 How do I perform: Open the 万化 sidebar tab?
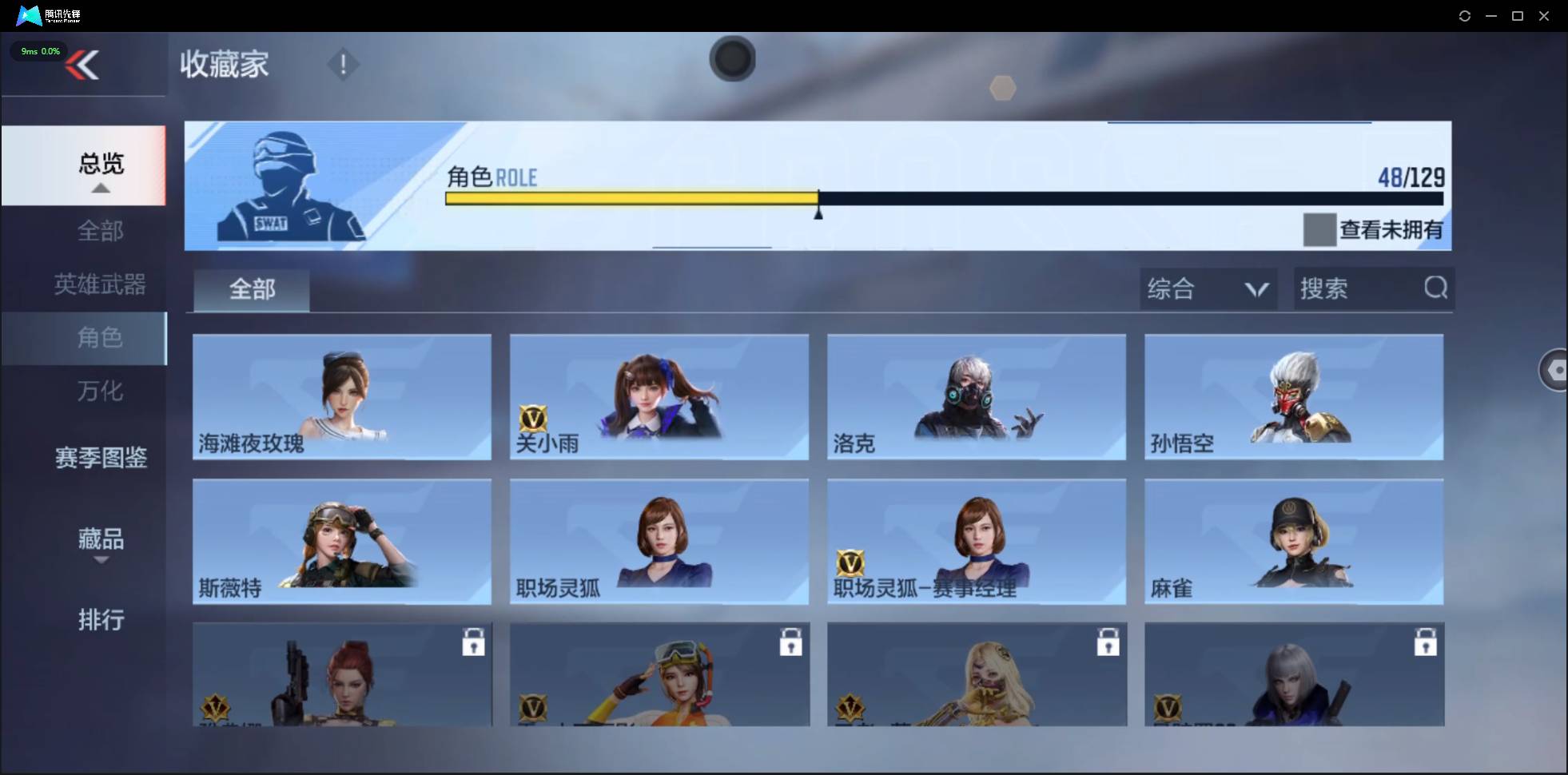coord(100,391)
